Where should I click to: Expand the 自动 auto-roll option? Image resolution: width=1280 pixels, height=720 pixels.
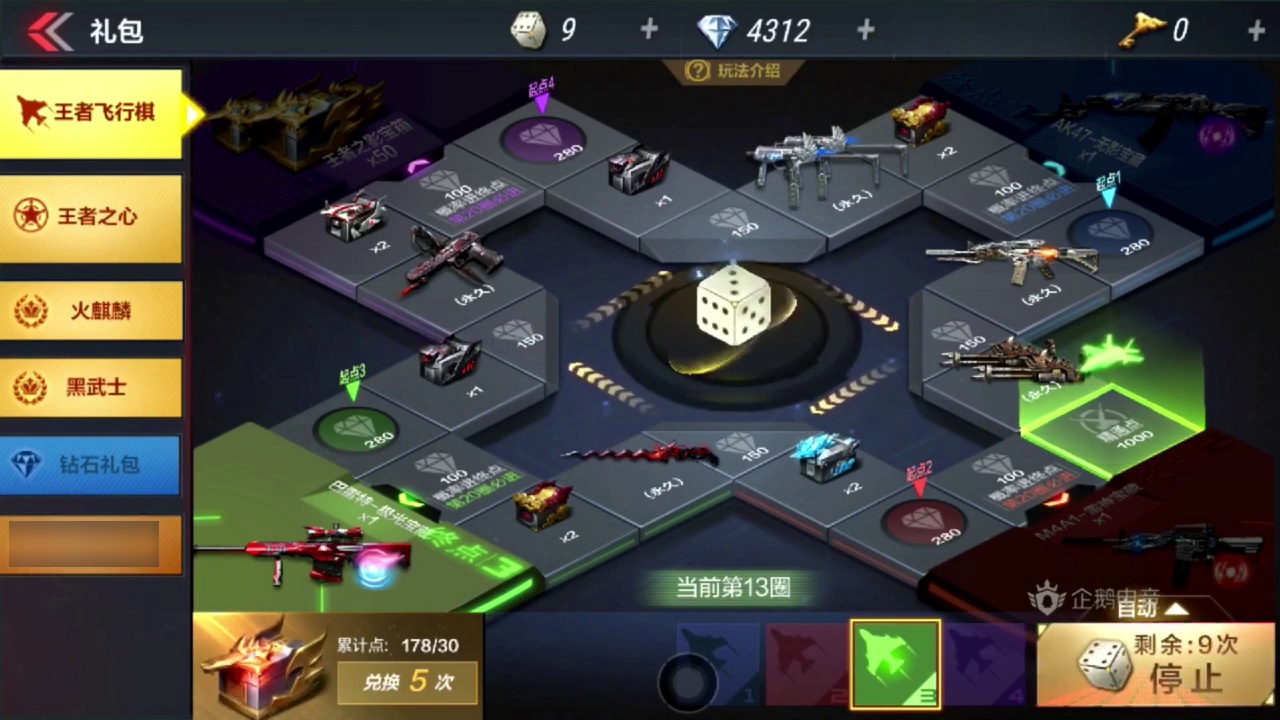point(1152,607)
